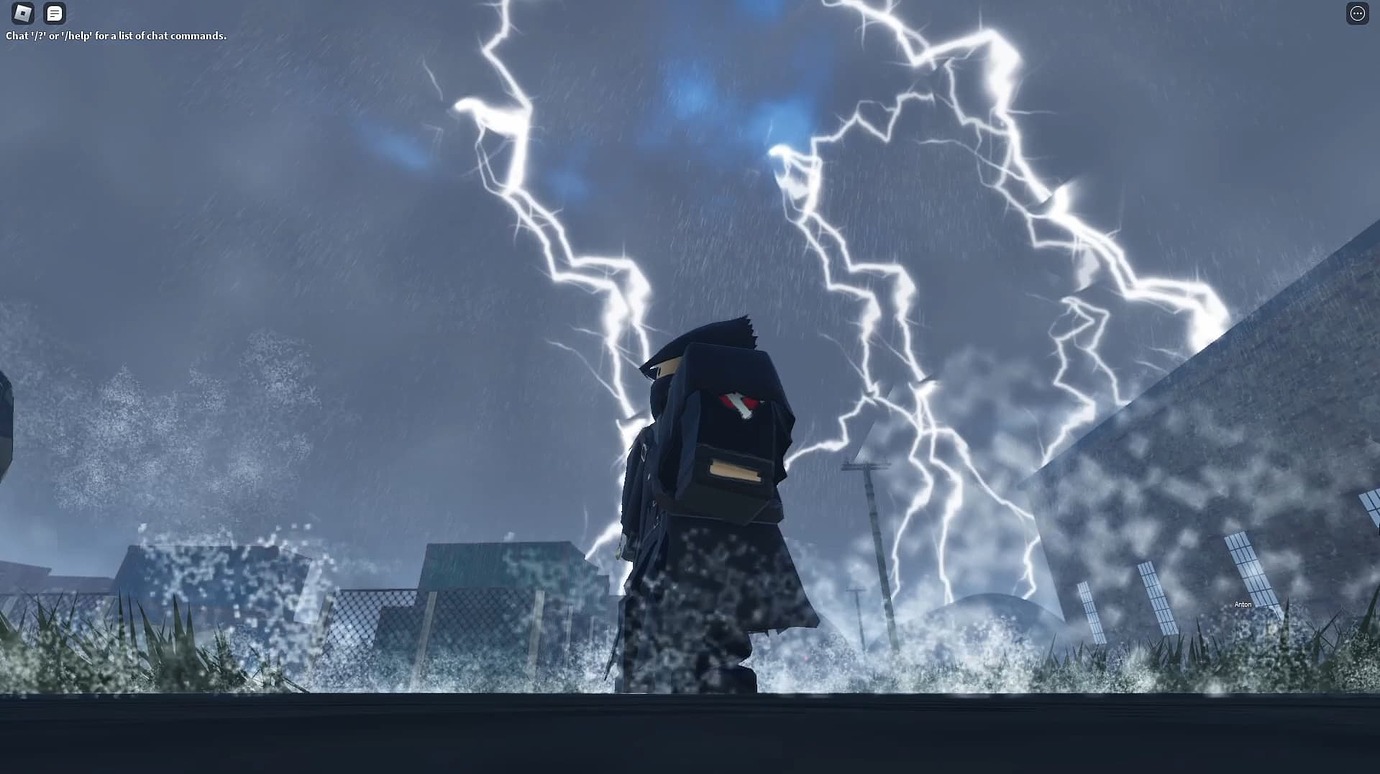The image size is (1380, 774).
Task: Click the Anton player nametag
Action: 1242,604
